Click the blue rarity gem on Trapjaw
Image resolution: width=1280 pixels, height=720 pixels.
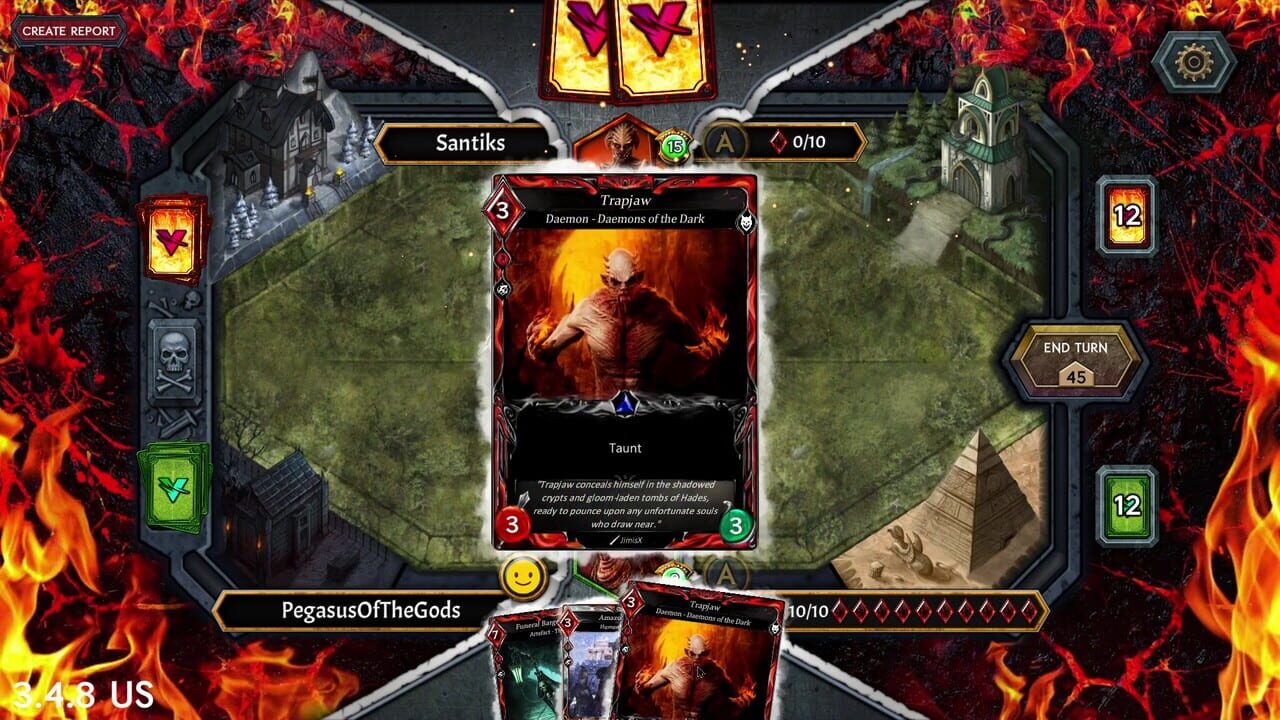[624, 406]
